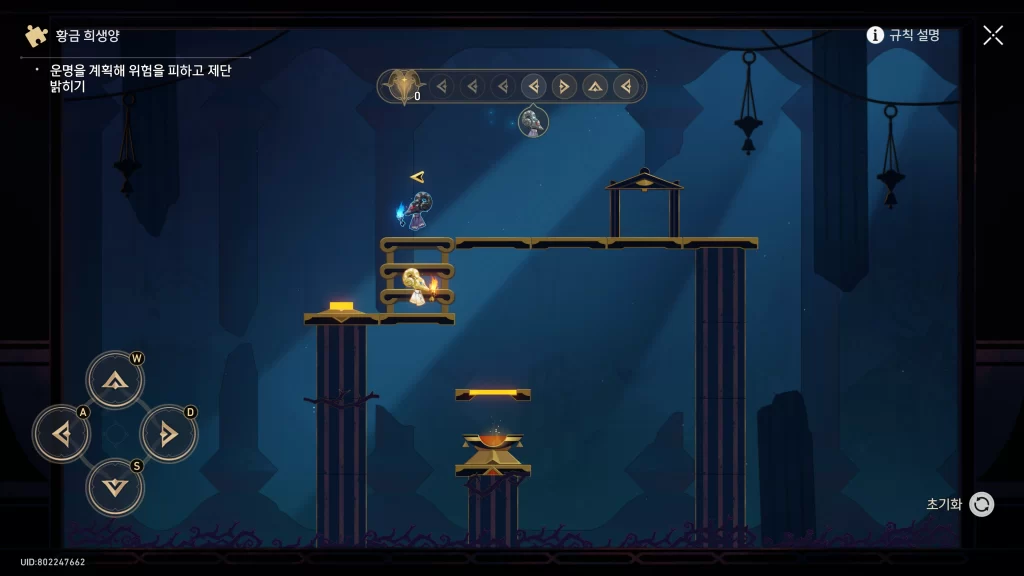
Task: Close the puzzle with the X button
Action: tap(992, 35)
